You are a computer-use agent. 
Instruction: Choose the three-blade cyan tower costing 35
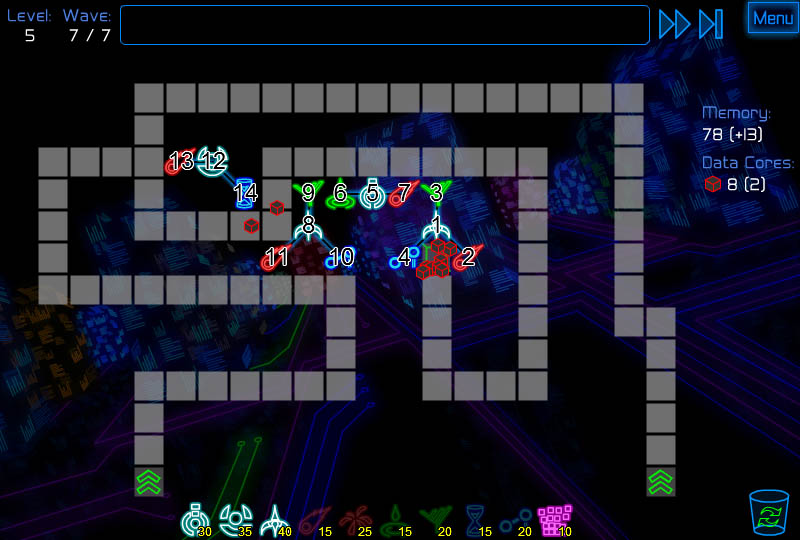click(x=234, y=520)
